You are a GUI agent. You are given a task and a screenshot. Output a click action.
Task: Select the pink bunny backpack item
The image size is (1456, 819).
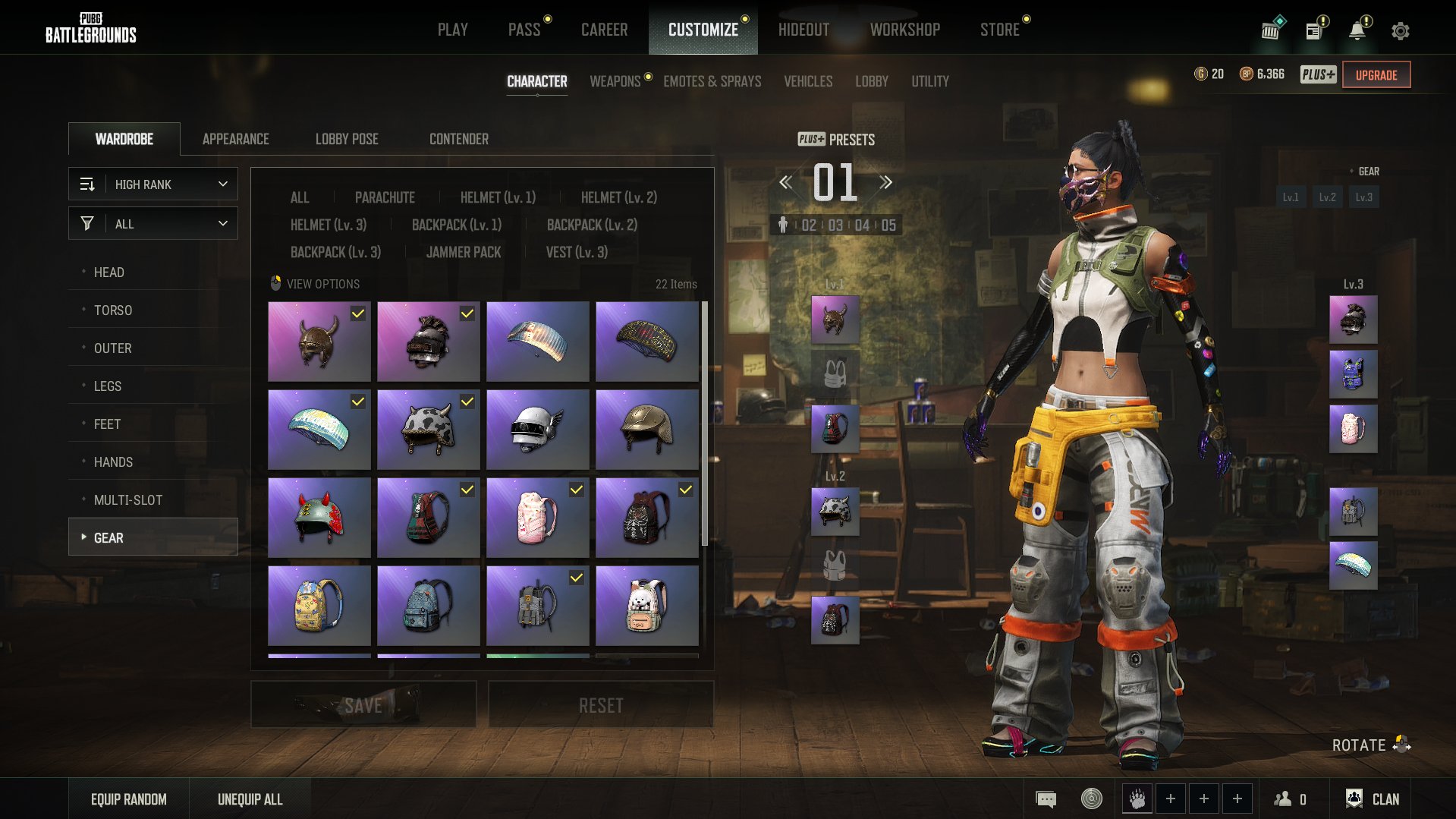(537, 518)
